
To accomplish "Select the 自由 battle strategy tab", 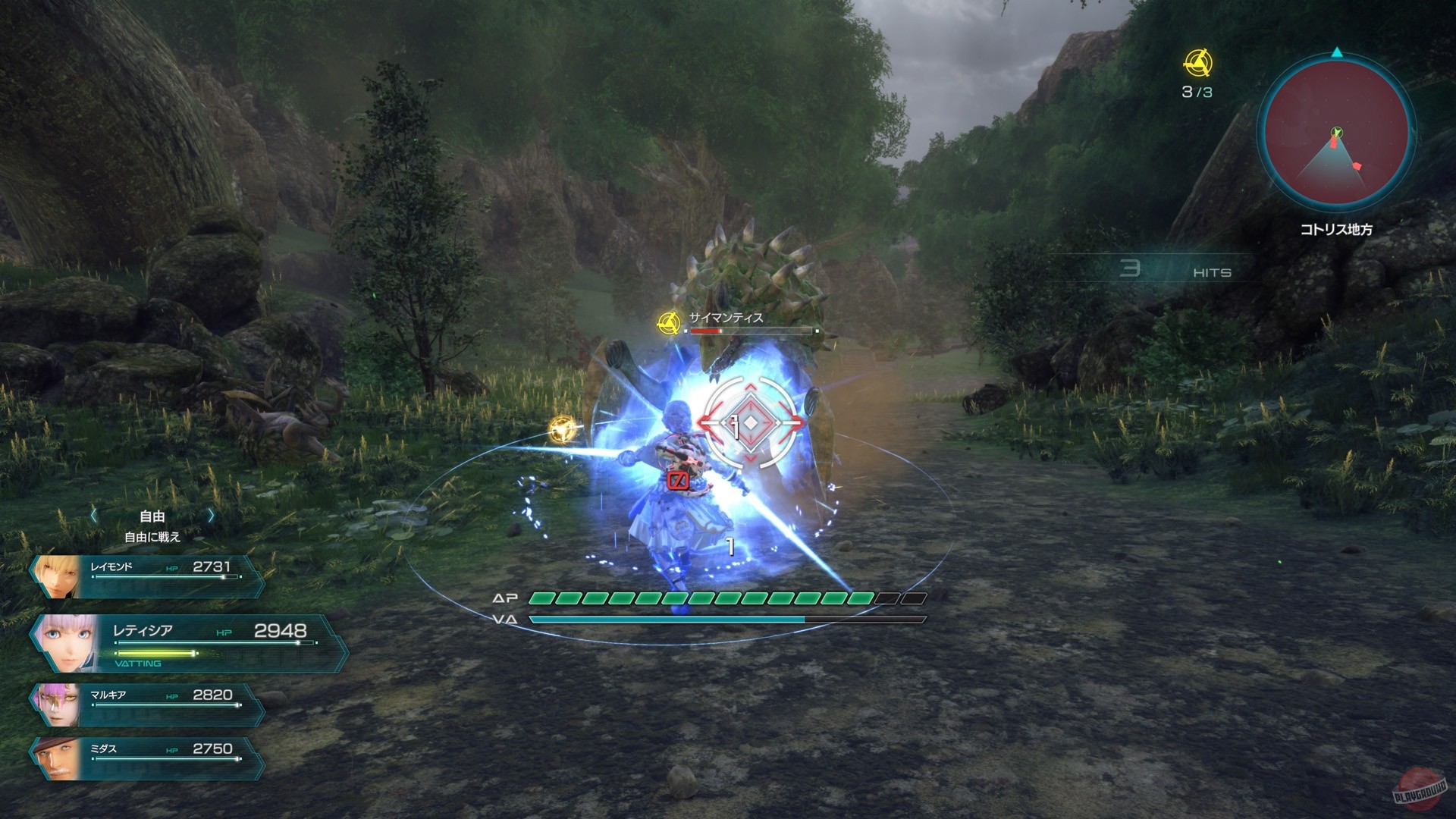I will pos(151,514).
